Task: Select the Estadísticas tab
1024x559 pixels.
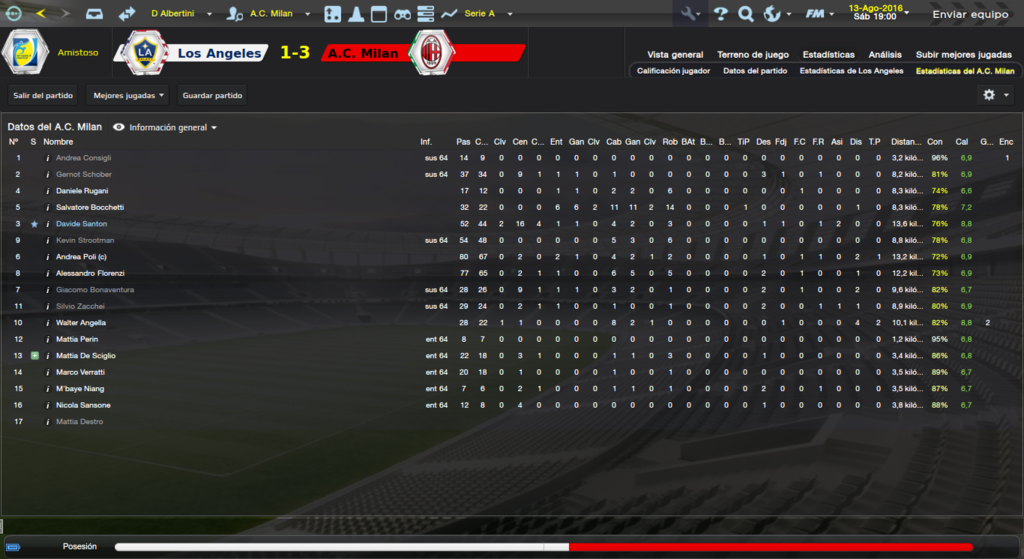Action: coord(828,54)
